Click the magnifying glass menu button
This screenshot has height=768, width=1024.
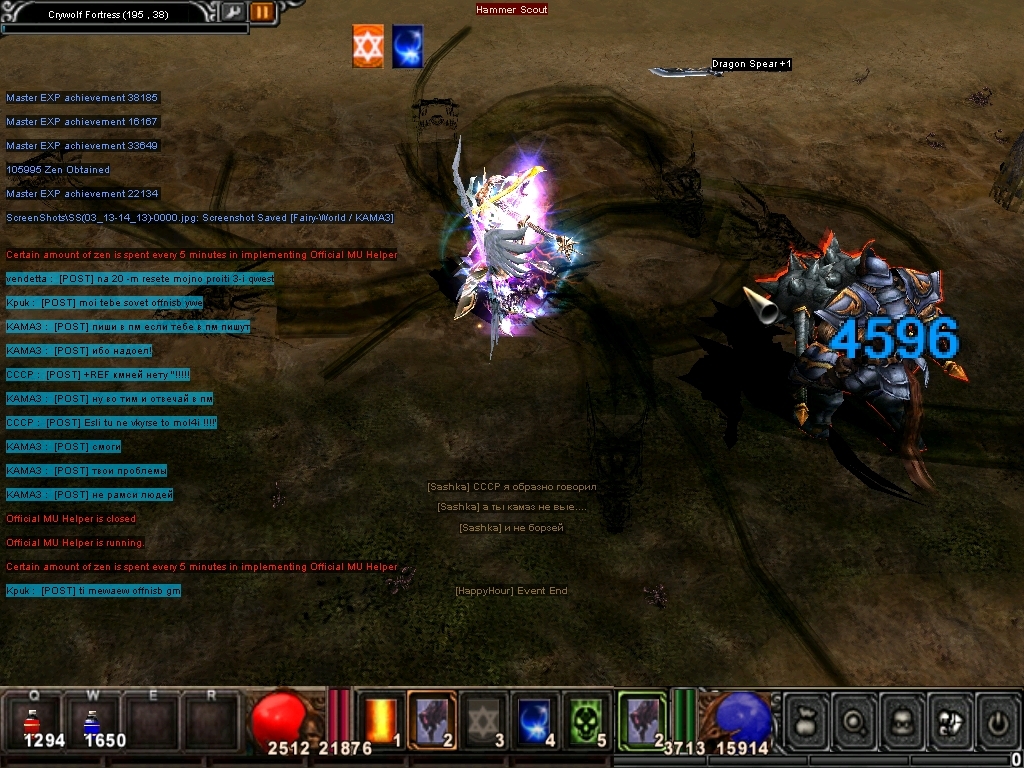click(855, 719)
